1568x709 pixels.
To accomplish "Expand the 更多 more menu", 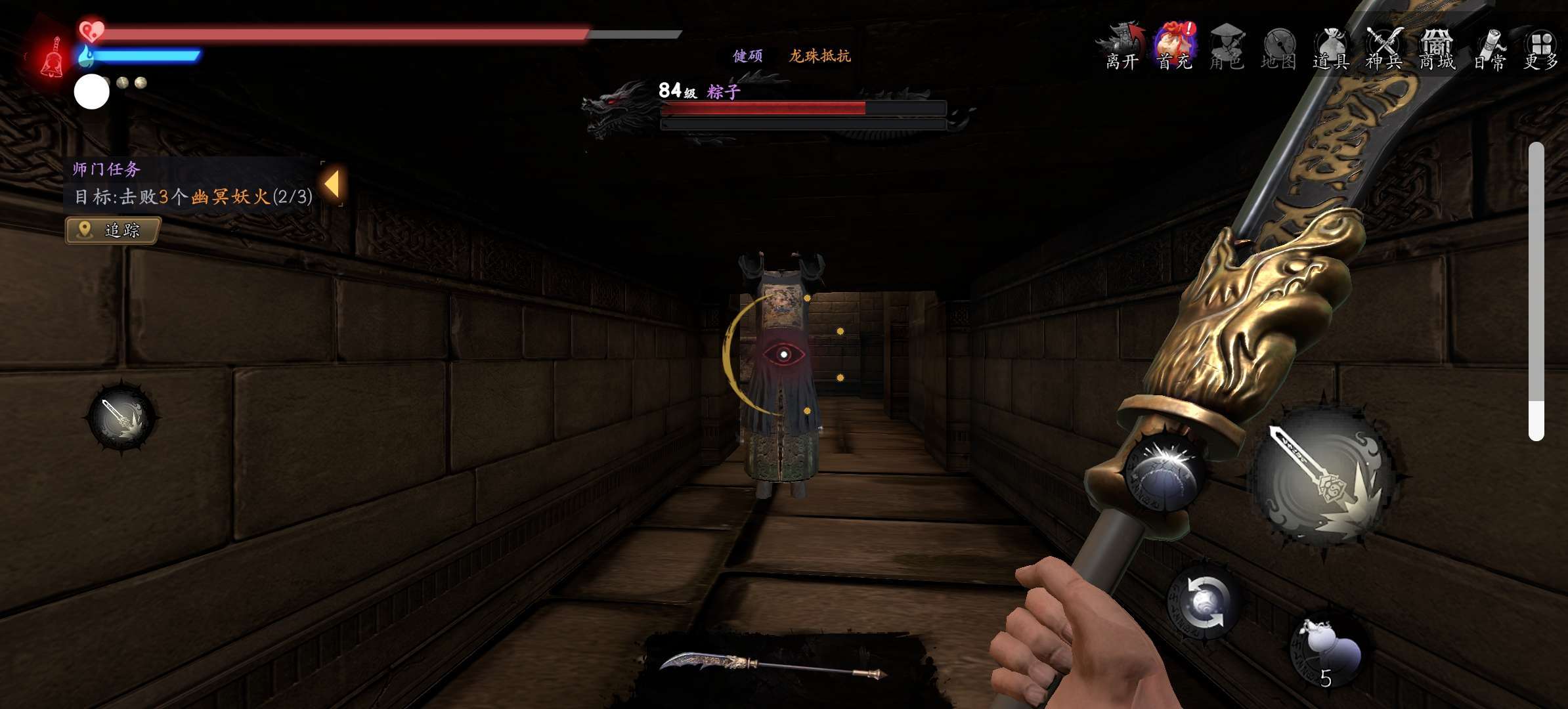I will tap(1540, 47).
